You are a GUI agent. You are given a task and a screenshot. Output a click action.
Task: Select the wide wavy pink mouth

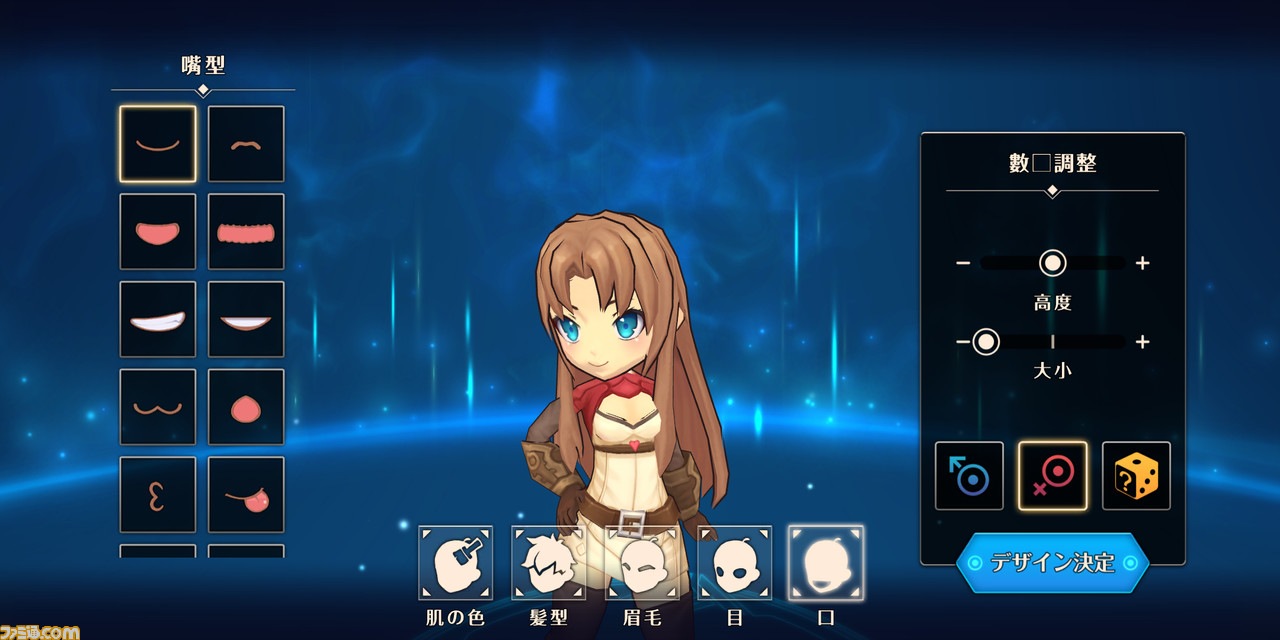coord(246,232)
